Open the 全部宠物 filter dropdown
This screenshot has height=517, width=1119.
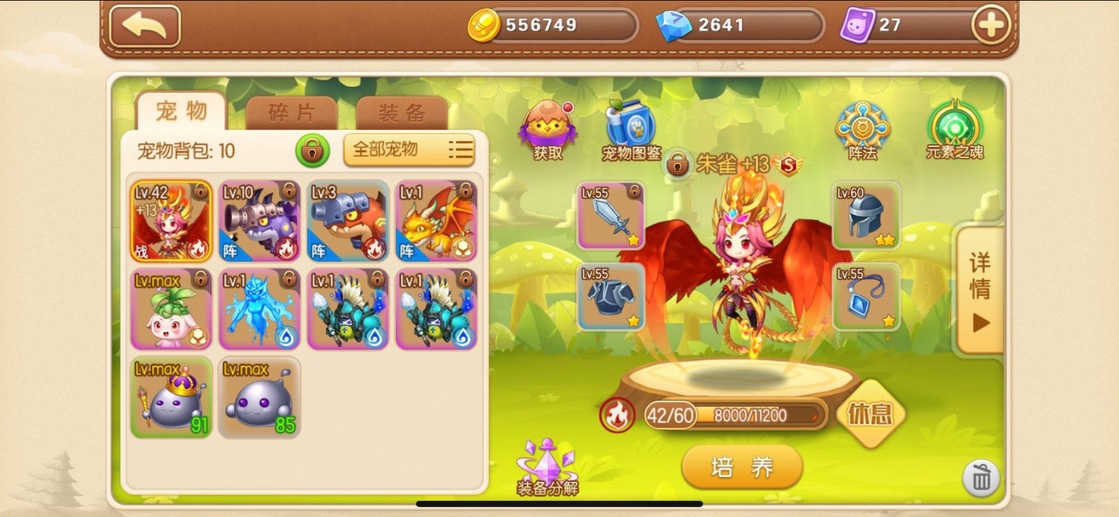coord(408,150)
